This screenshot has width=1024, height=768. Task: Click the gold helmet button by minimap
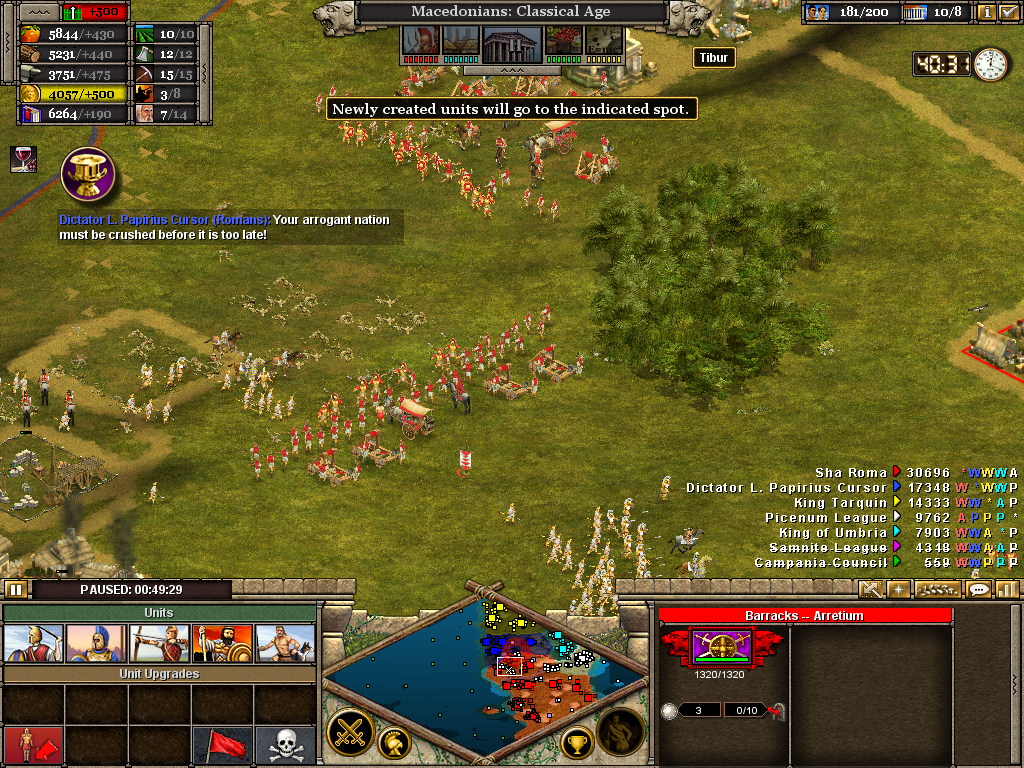click(x=394, y=742)
